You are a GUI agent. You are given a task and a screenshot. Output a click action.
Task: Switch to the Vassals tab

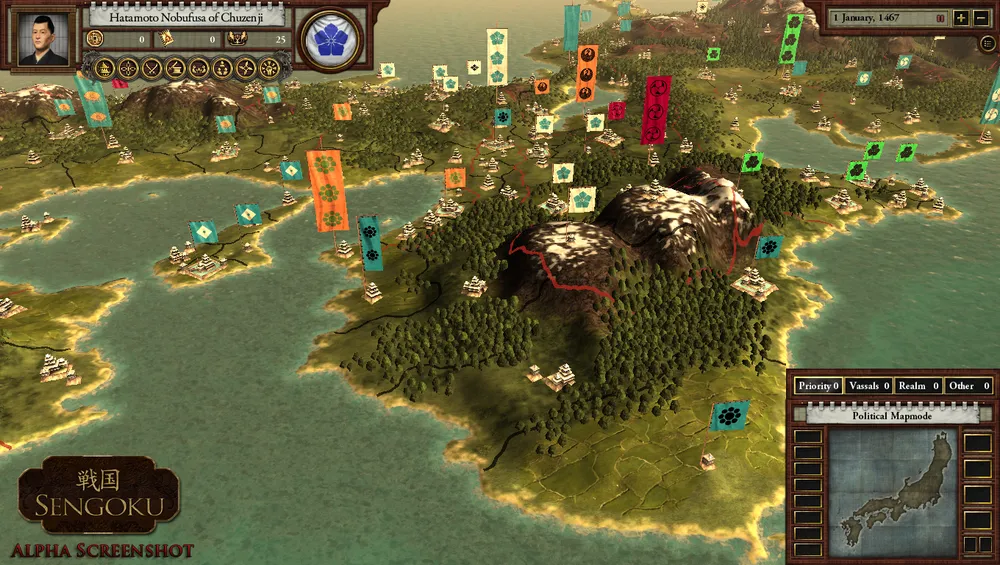[x=867, y=385]
